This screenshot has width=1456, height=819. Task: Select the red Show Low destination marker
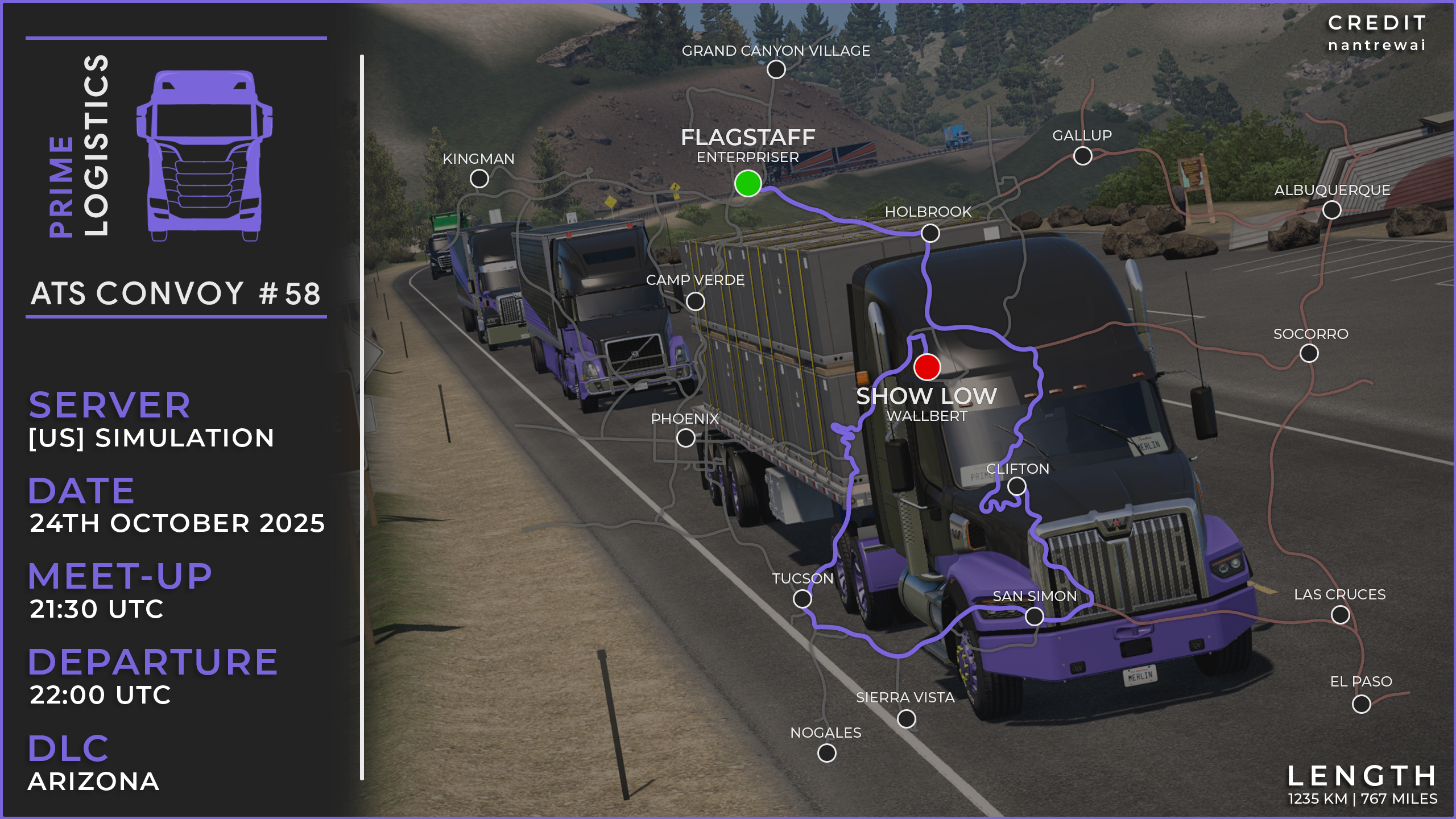coord(927,367)
